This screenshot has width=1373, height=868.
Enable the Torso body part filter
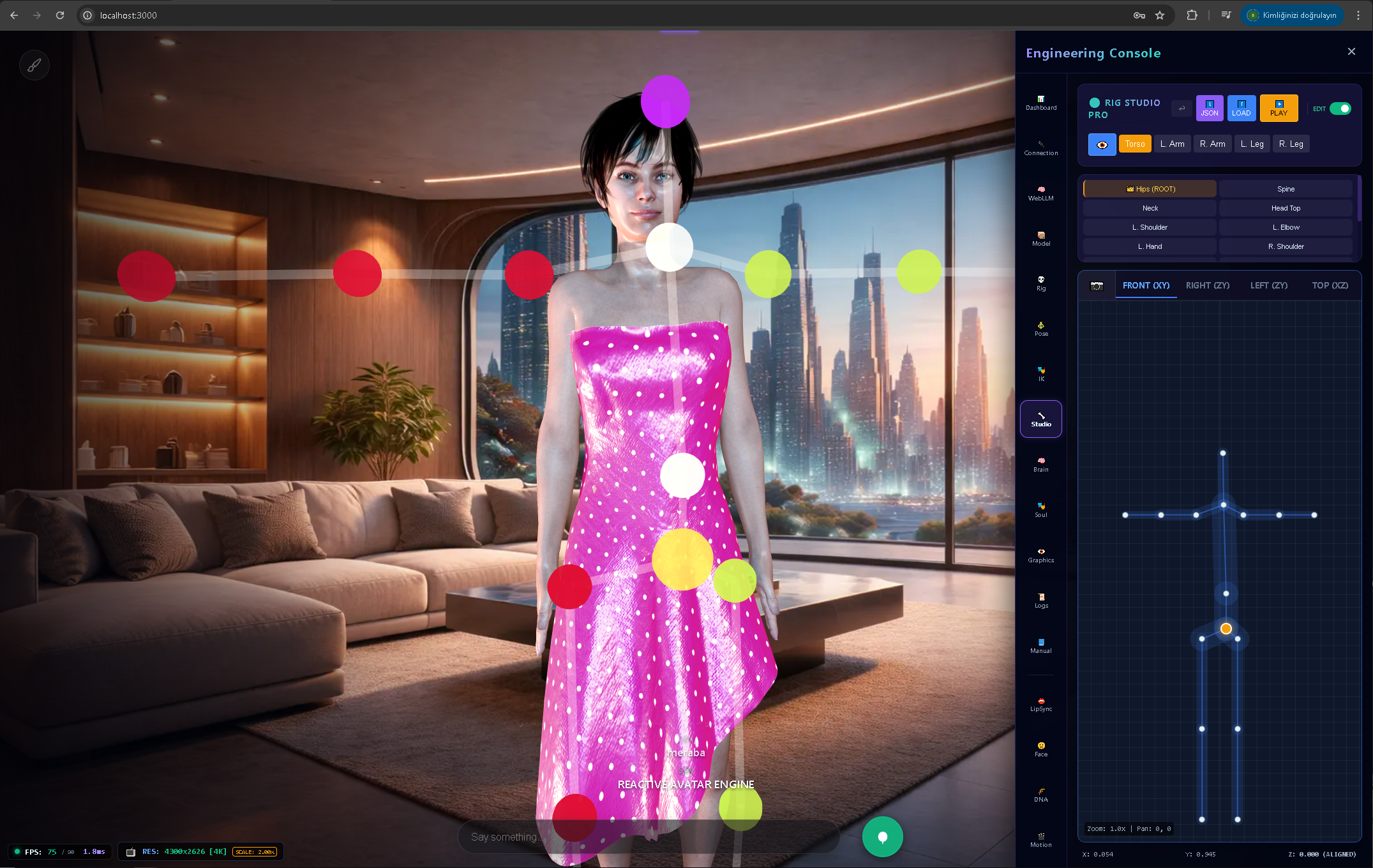(x=1135, y=144)
